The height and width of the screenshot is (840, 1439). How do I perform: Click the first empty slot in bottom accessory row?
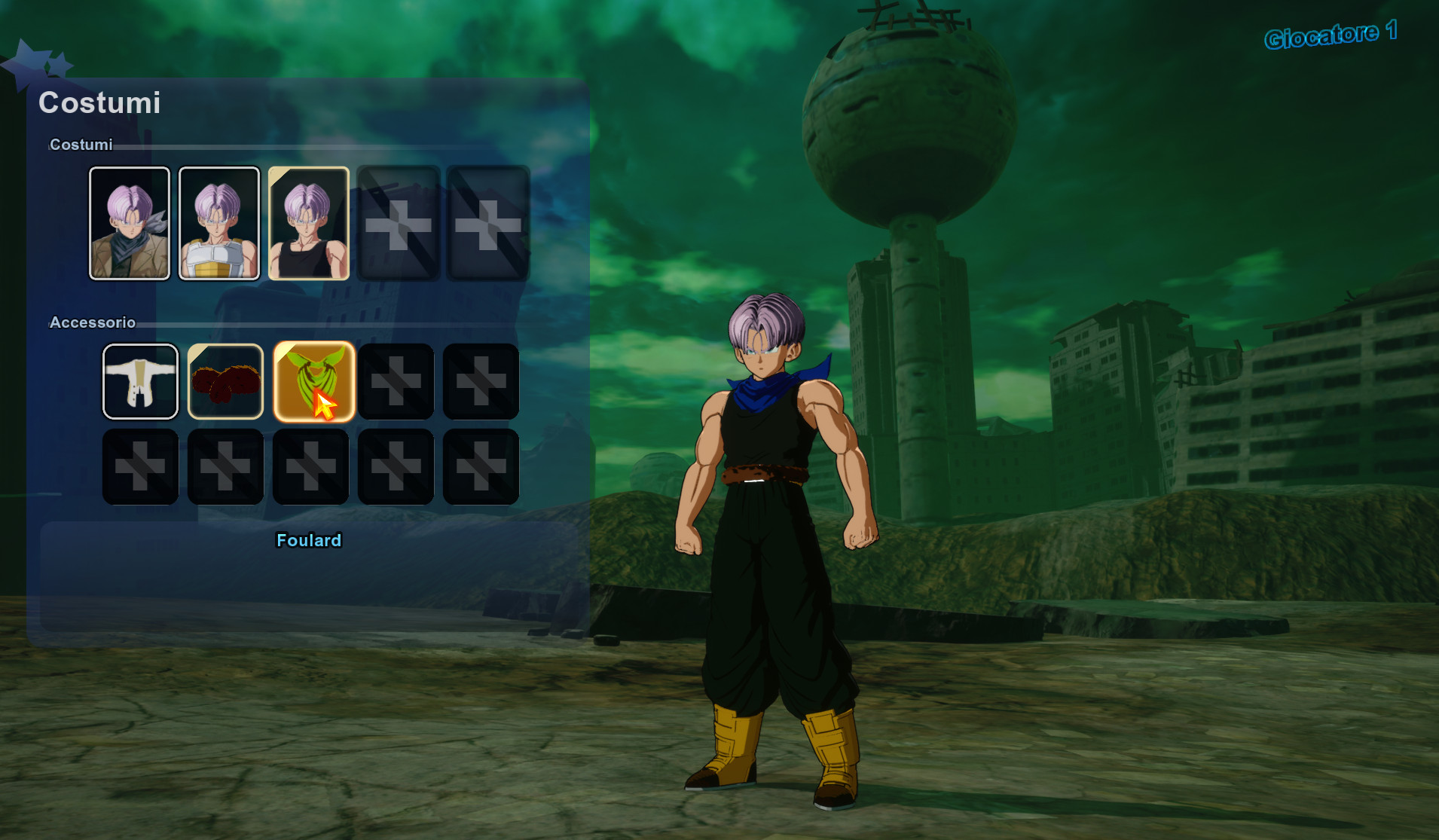140,466
